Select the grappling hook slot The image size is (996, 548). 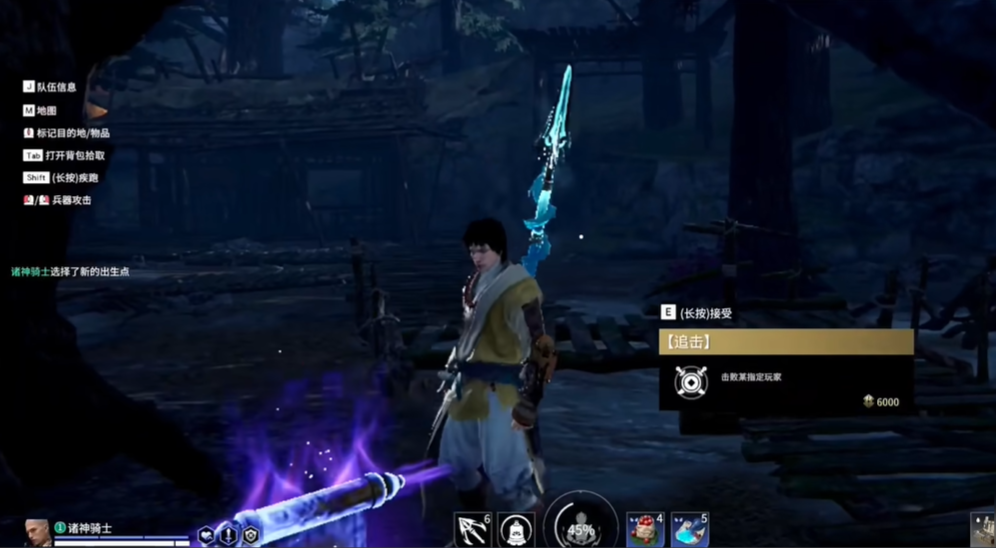coord(471,529)
